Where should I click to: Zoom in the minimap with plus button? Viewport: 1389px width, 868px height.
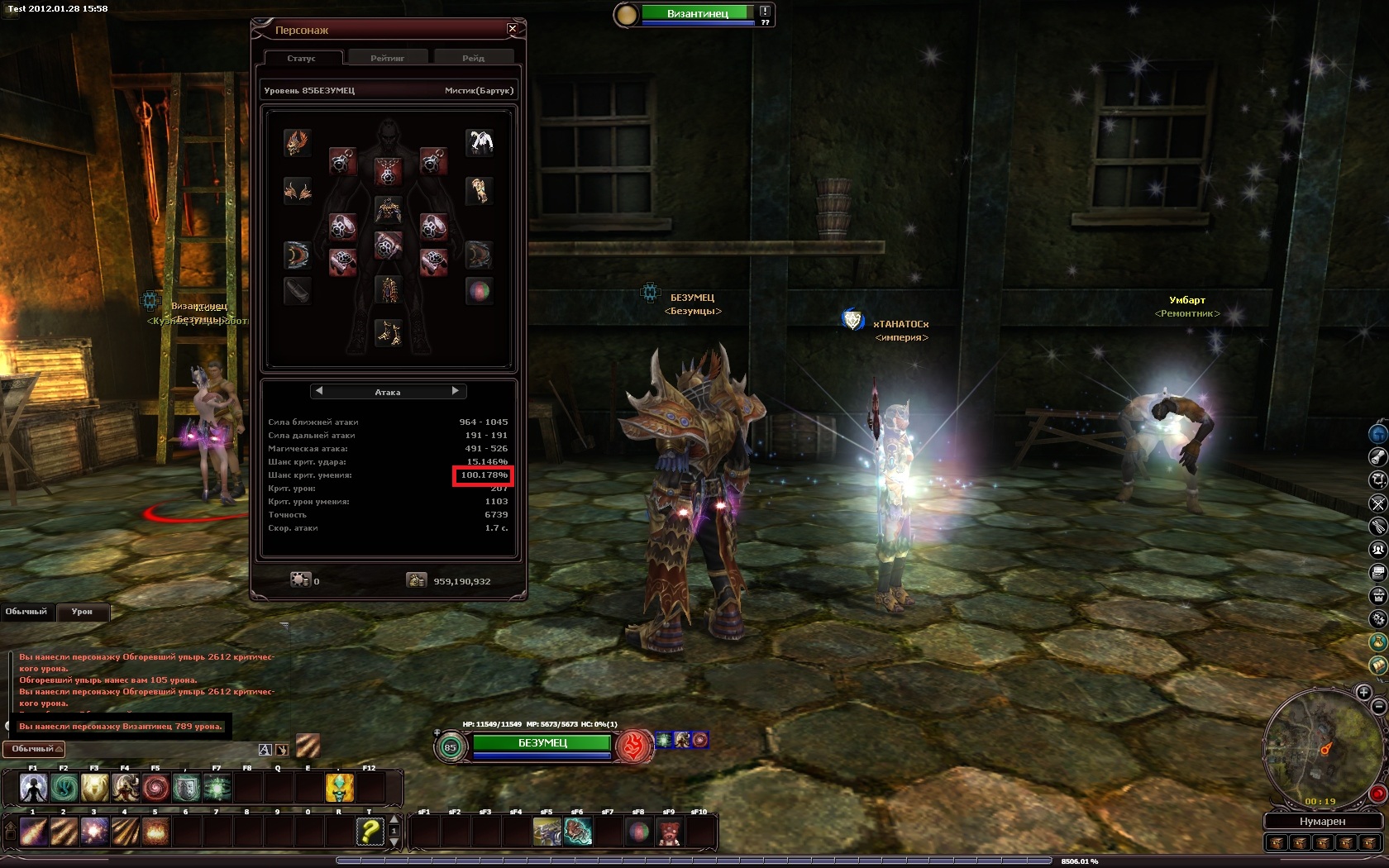point(1363,692)
